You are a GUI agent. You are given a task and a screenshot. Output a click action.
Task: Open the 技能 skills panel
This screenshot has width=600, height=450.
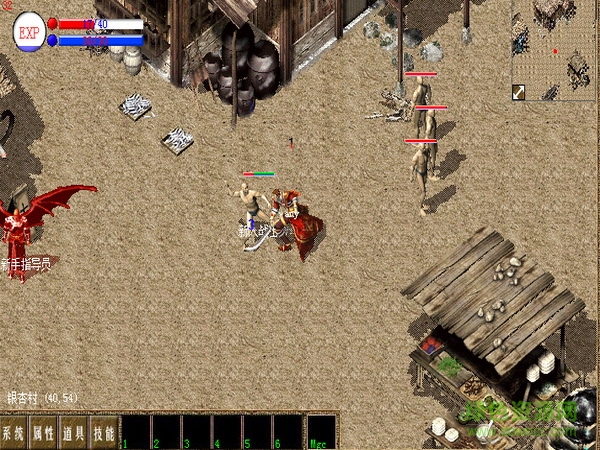tap(104, 433)
